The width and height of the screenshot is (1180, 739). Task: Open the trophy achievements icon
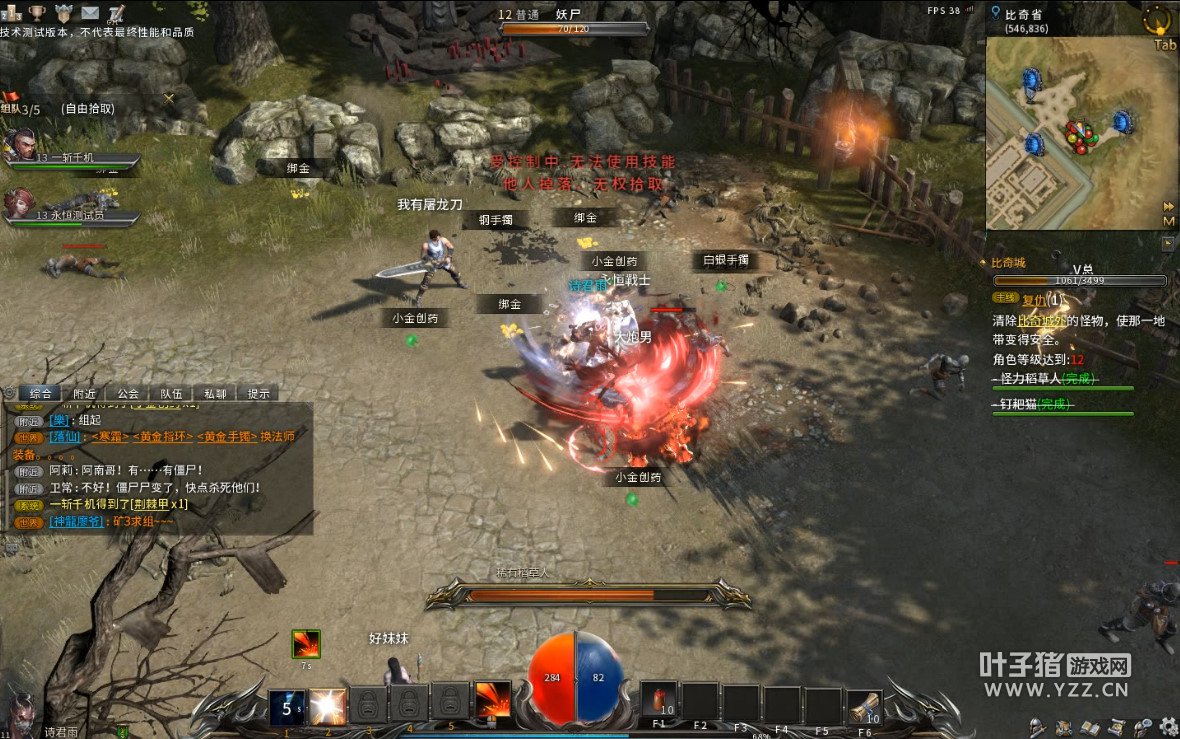coord(37,13)
